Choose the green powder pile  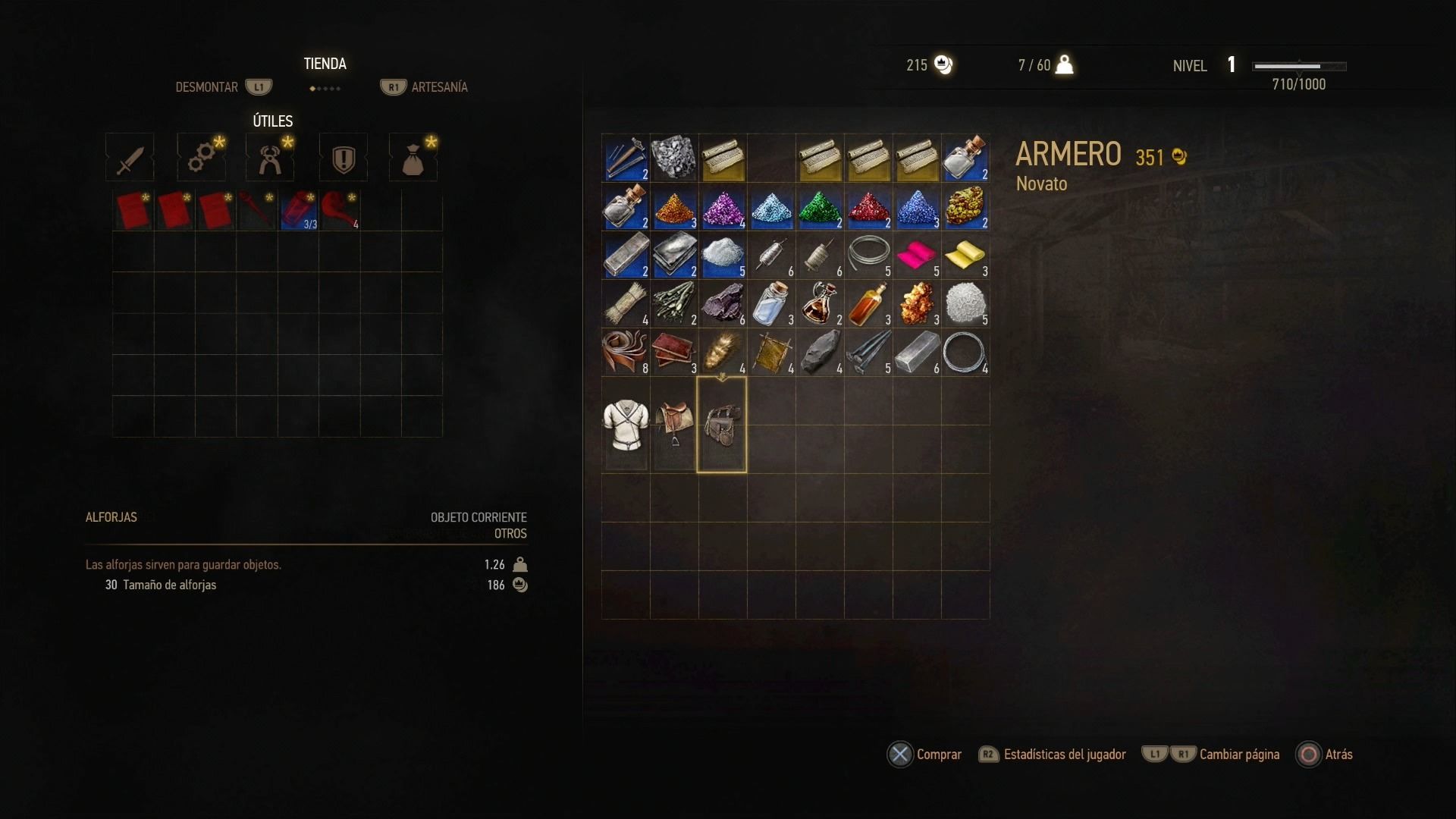[820, 208]
